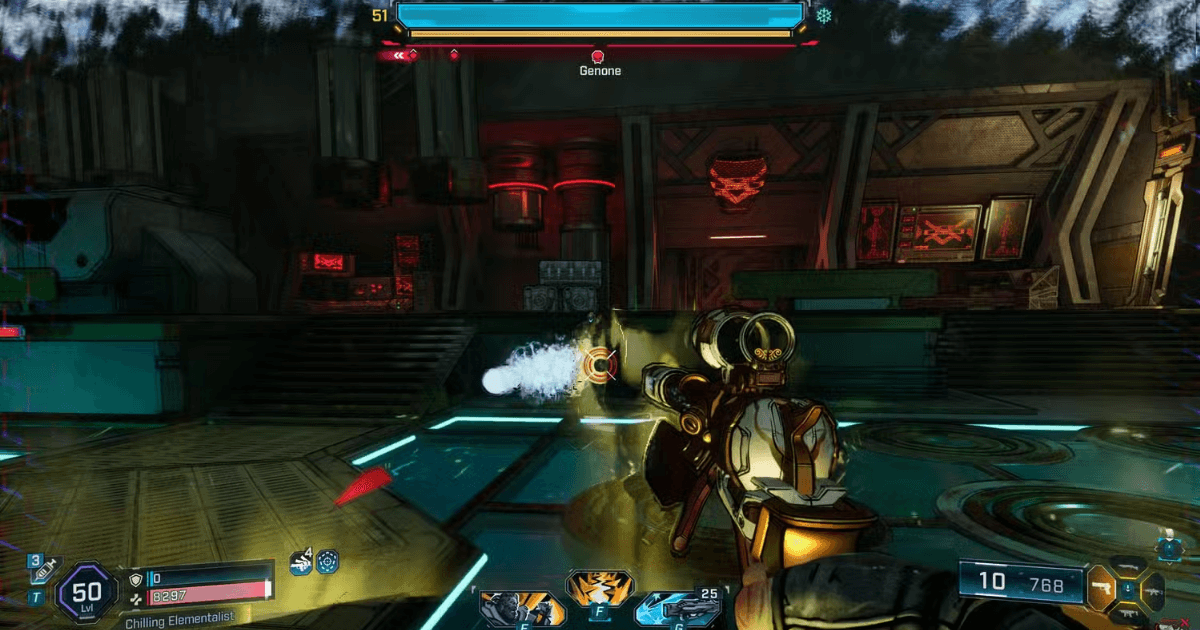Switch to the shotgun in the top weapon slot

pyautogui.click(x=1130, y=566)
